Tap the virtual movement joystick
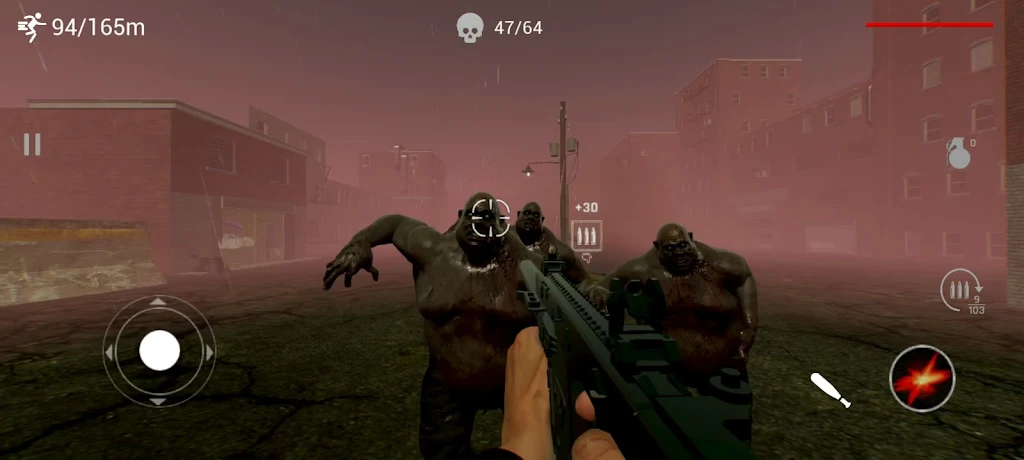This screenshot has width=1024, height=460. pos(159,351)
